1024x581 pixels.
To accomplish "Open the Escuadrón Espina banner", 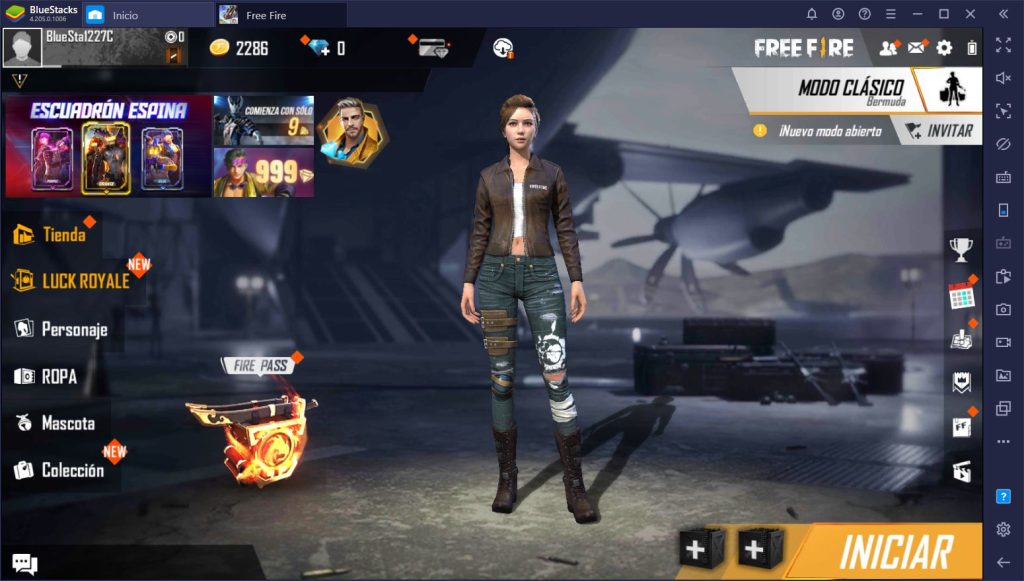I will (x=108, y=146).
